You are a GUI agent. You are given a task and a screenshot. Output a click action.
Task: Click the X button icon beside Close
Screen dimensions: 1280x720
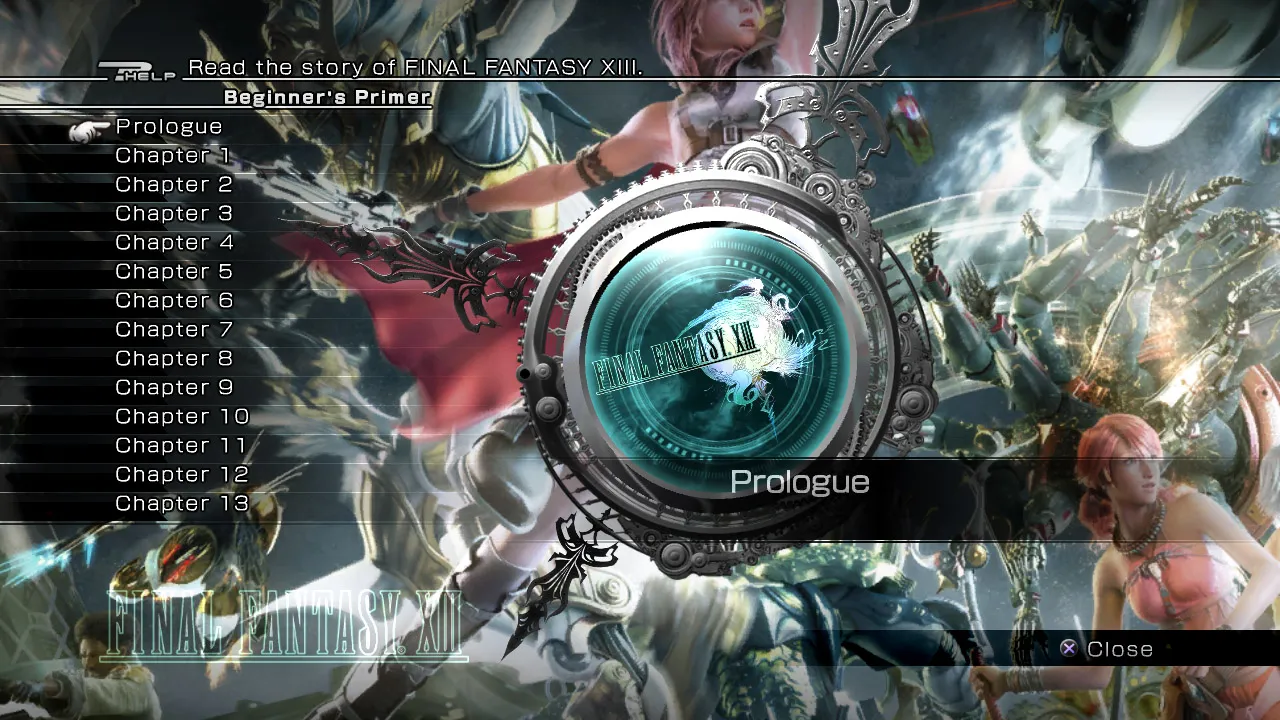pos(1071,648)
